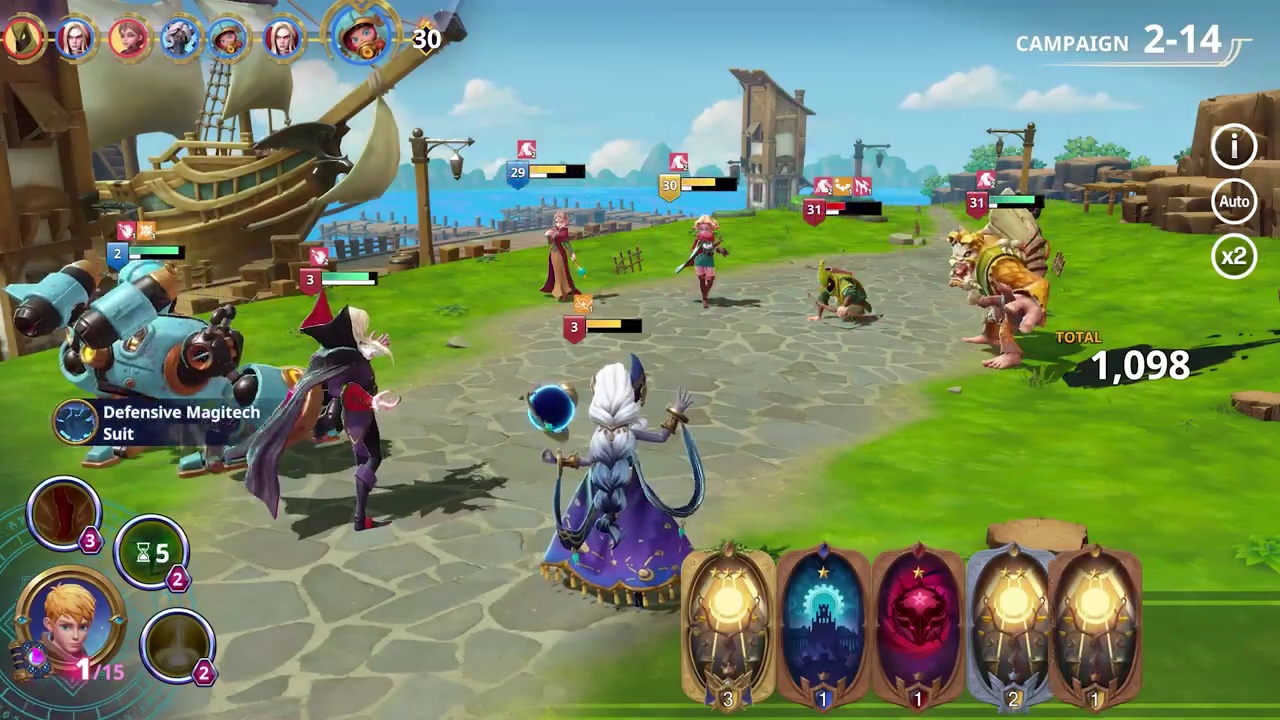Image resolution: width=1280 pixels, height=720 pixels.
Task: Click the CAMPAIGN 2-14 header
Action: coord(1118,42)
